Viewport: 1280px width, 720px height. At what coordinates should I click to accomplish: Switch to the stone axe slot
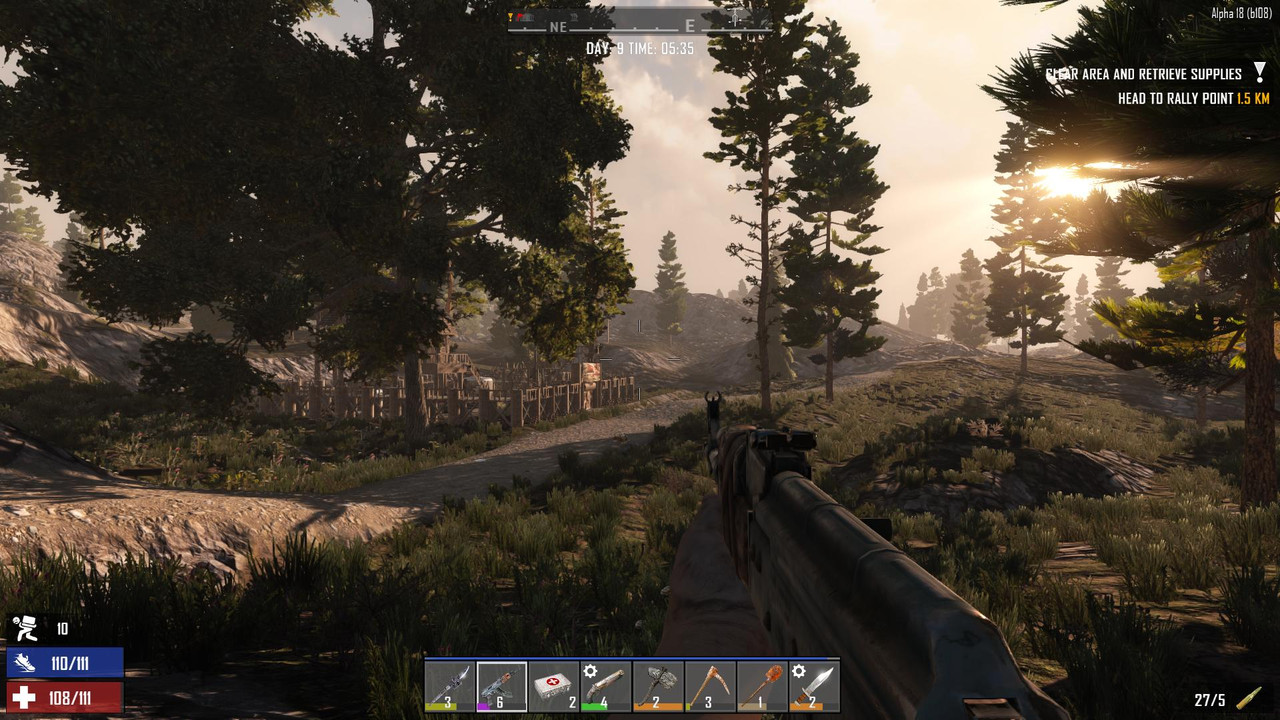[x=658, y=686]
